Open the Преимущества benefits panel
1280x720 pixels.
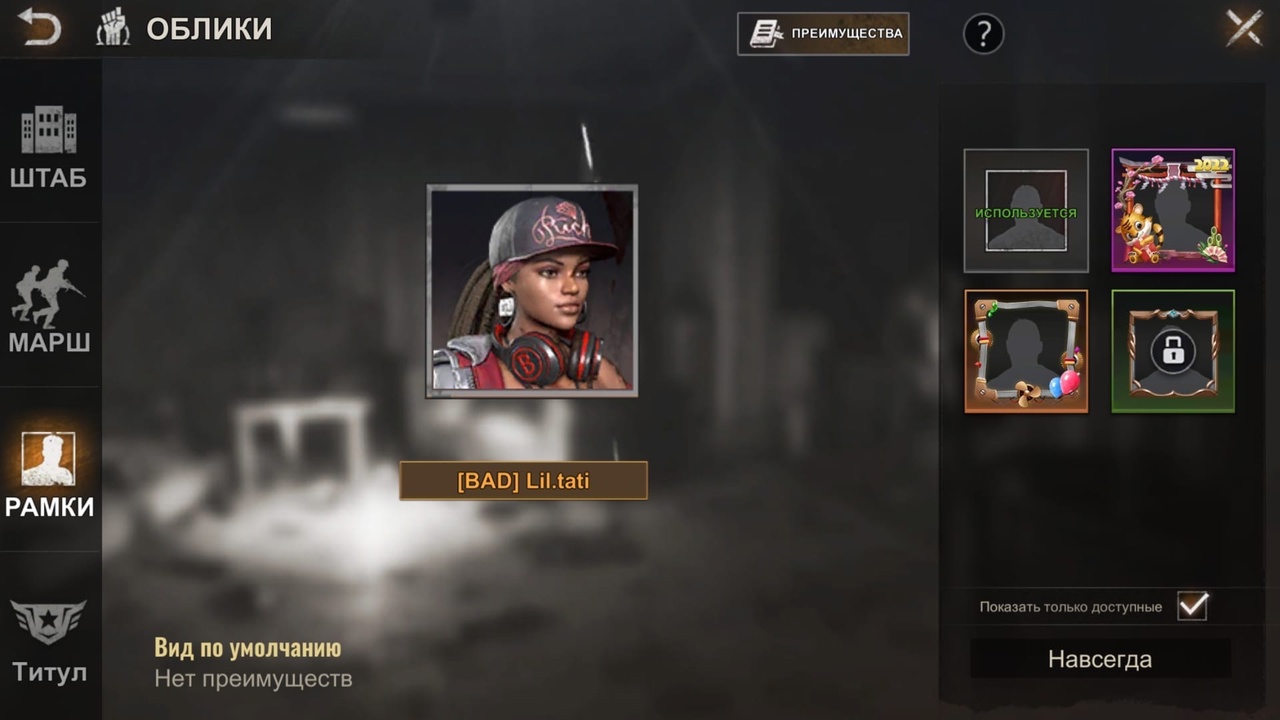point(823,33)
